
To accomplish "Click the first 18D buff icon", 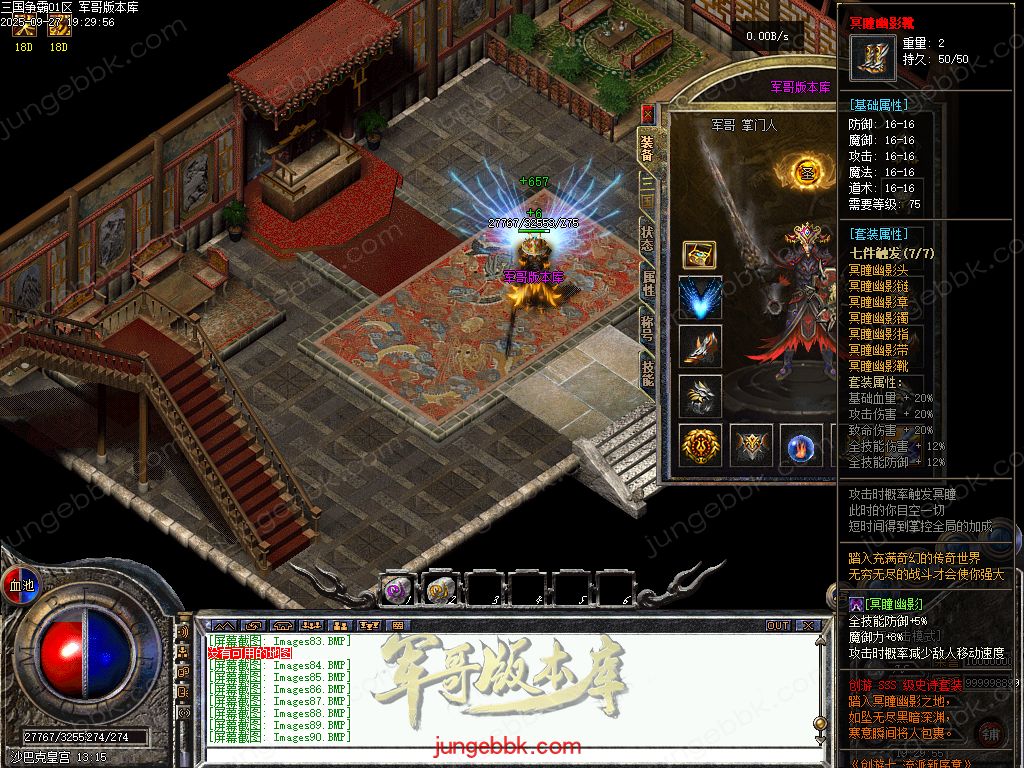I will click(x=23, y=31).
